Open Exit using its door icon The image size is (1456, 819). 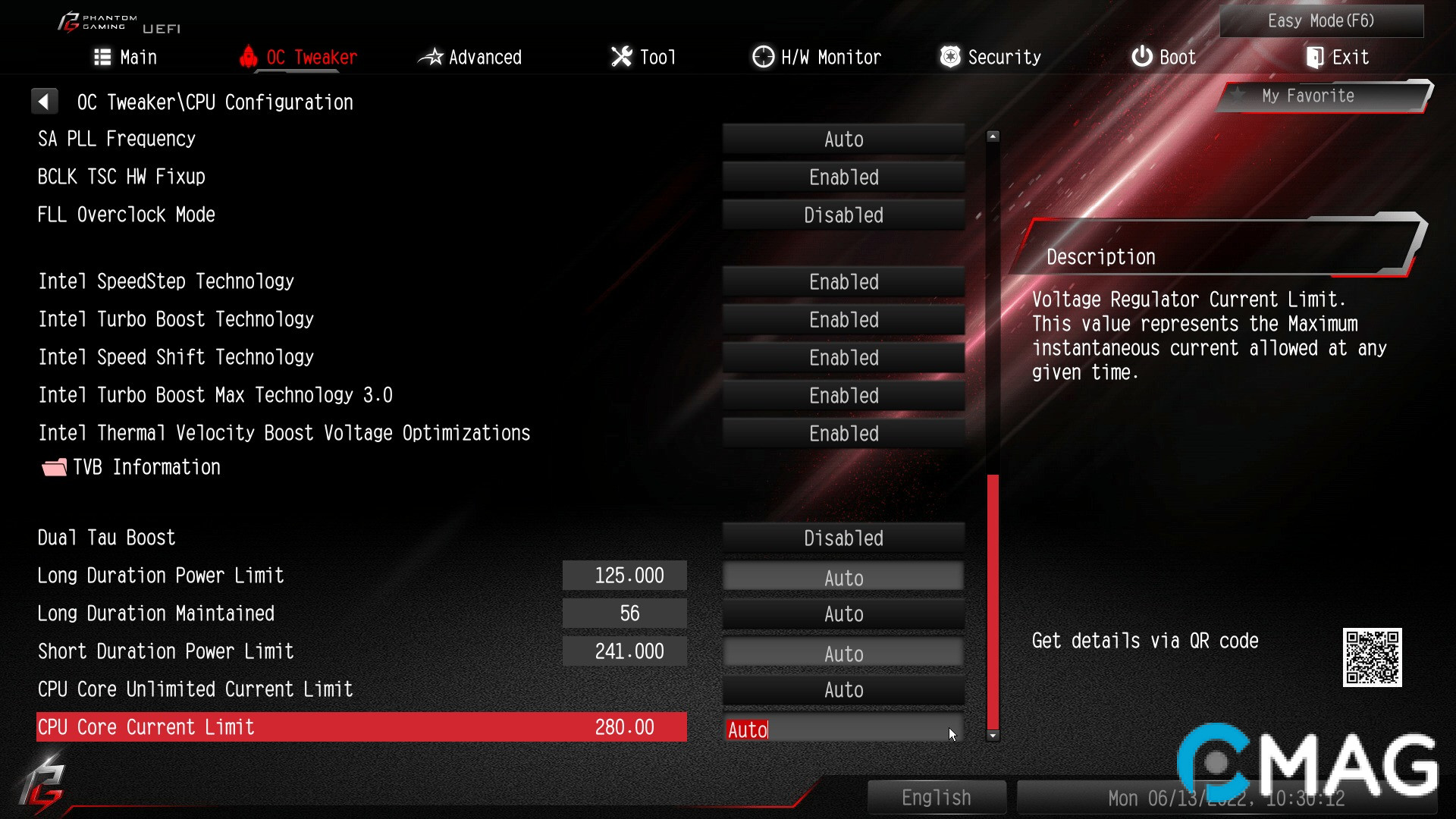click(x=1313, y=56)
